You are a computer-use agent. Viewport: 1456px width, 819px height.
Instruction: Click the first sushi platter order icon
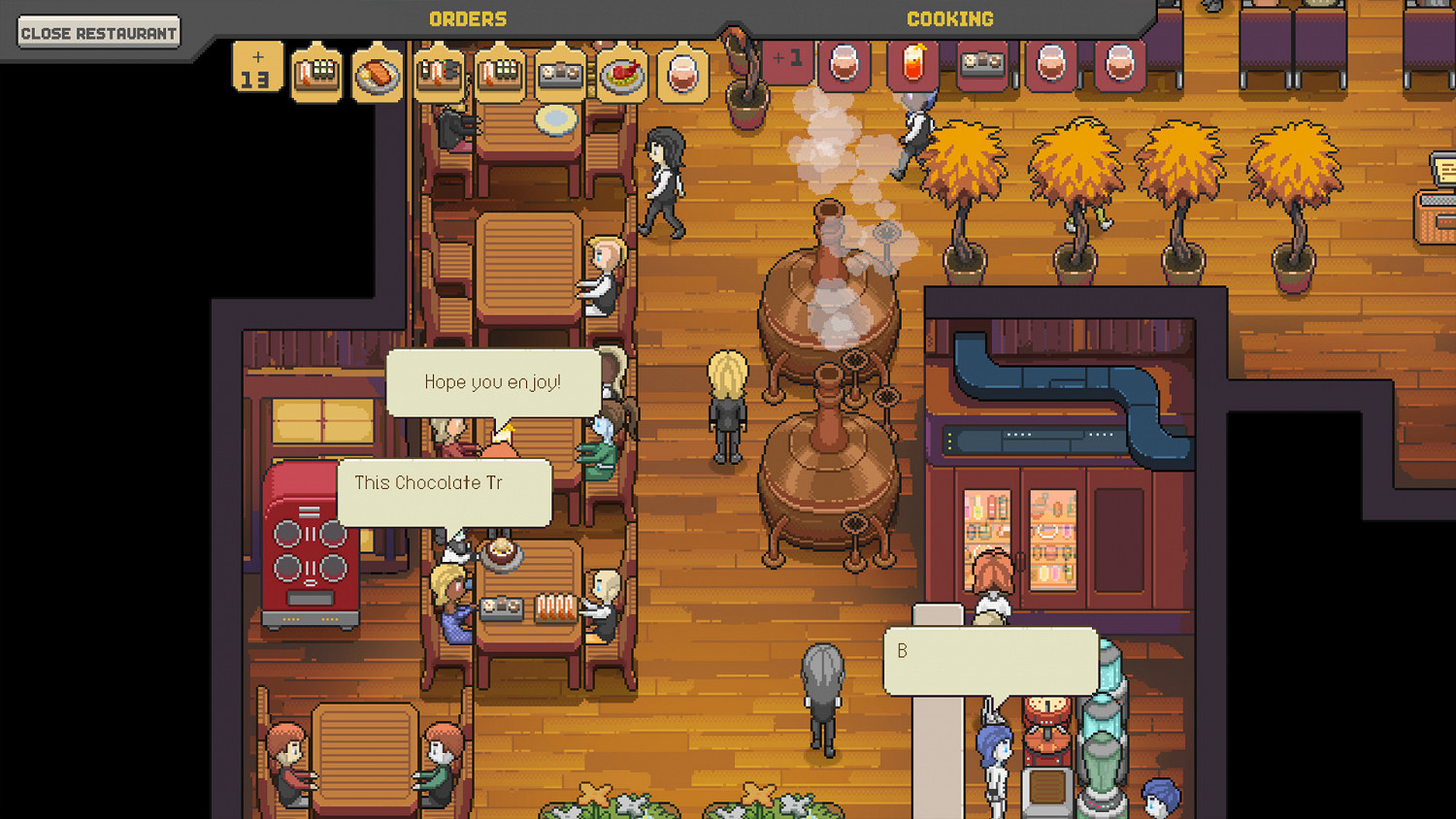pyautogui.click(x=317, y=73)
